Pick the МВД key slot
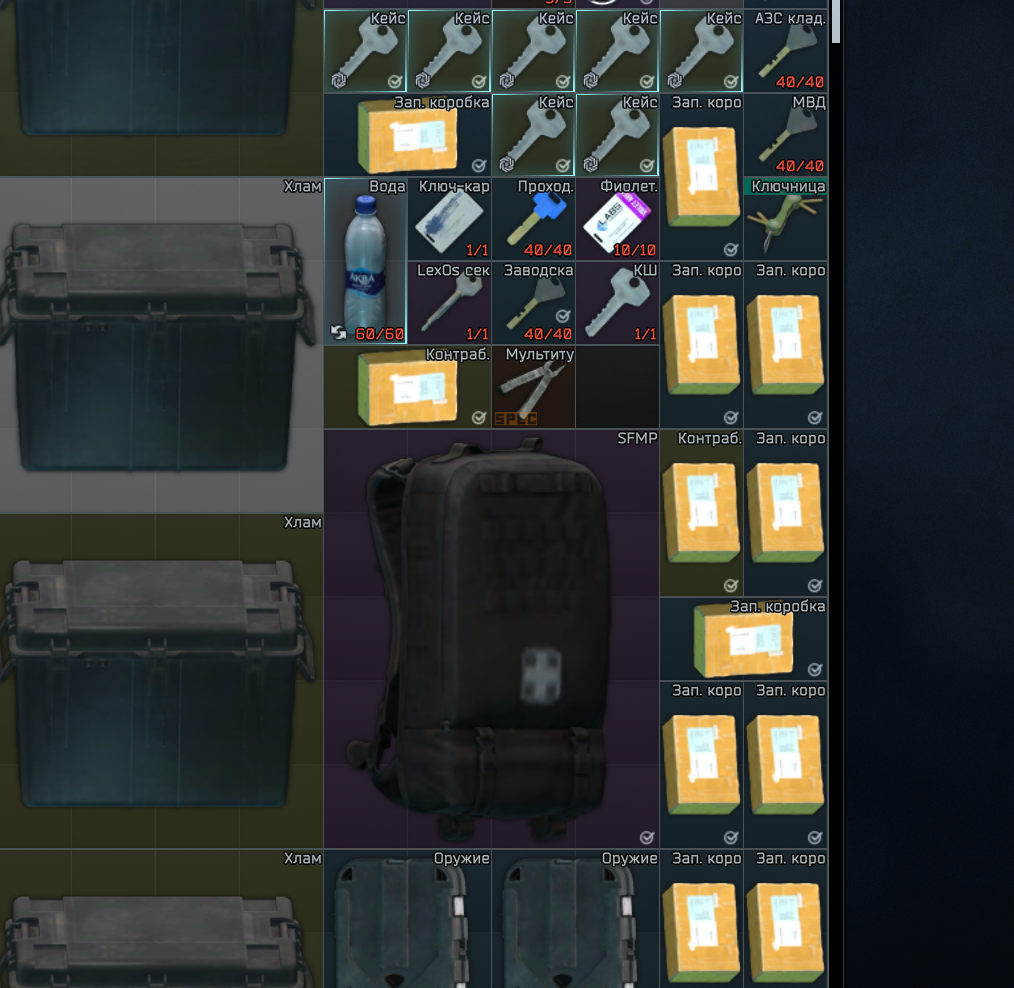Viewport: 1014px width, 988px height. click(x=785, y=136)
